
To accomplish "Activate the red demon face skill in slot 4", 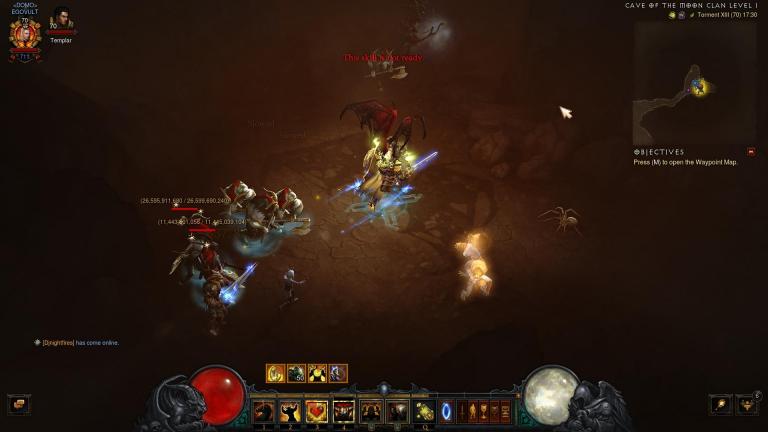I will 344,411.
